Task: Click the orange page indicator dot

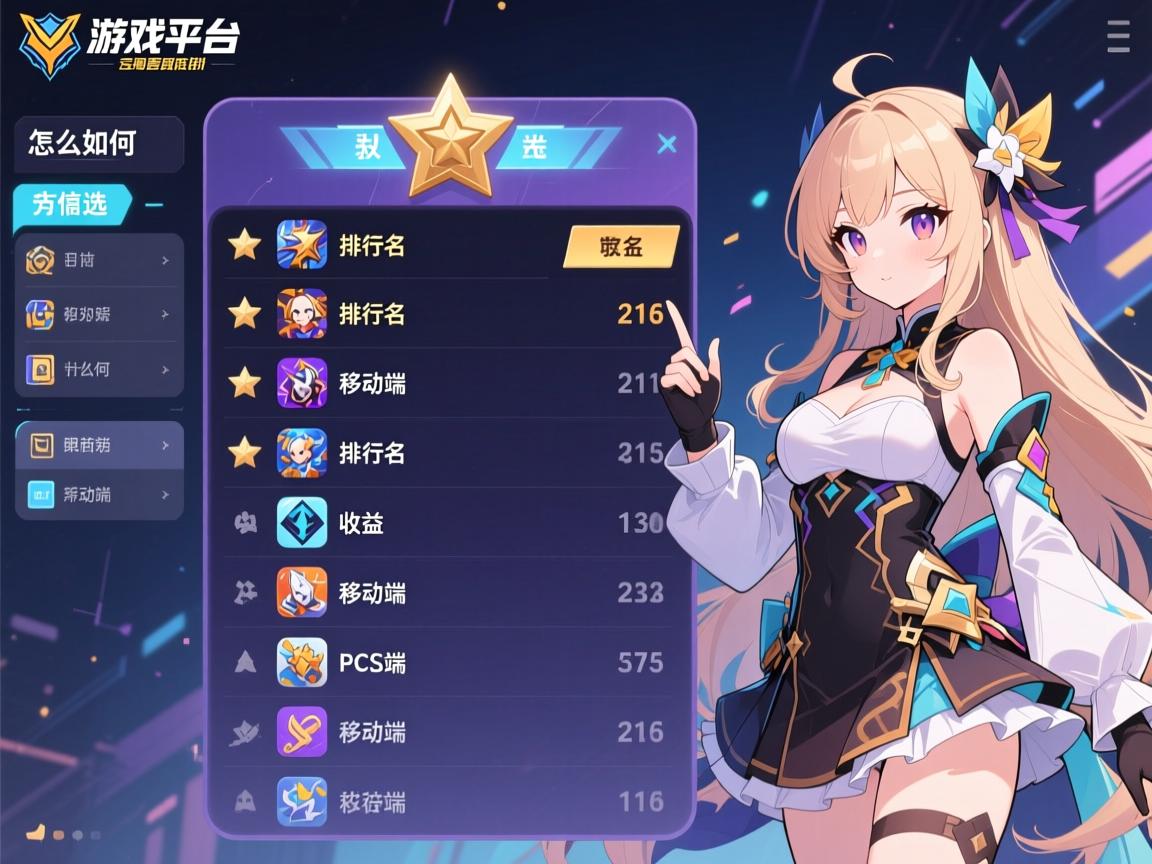Action: pyautogui.click(x=36, y=832)
